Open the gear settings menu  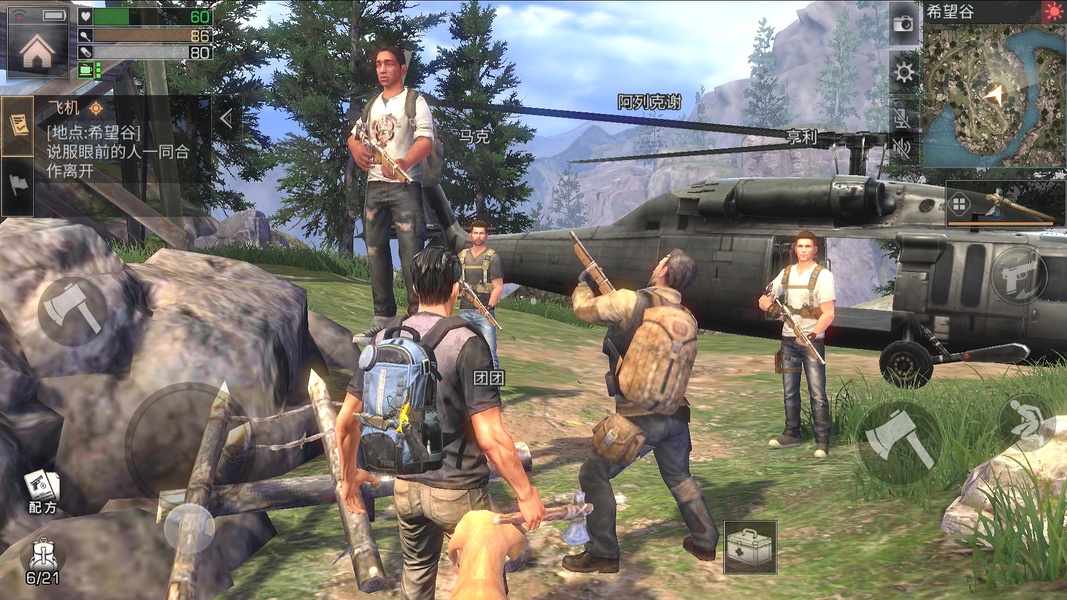pyautogui.click(x=904, y=71)
